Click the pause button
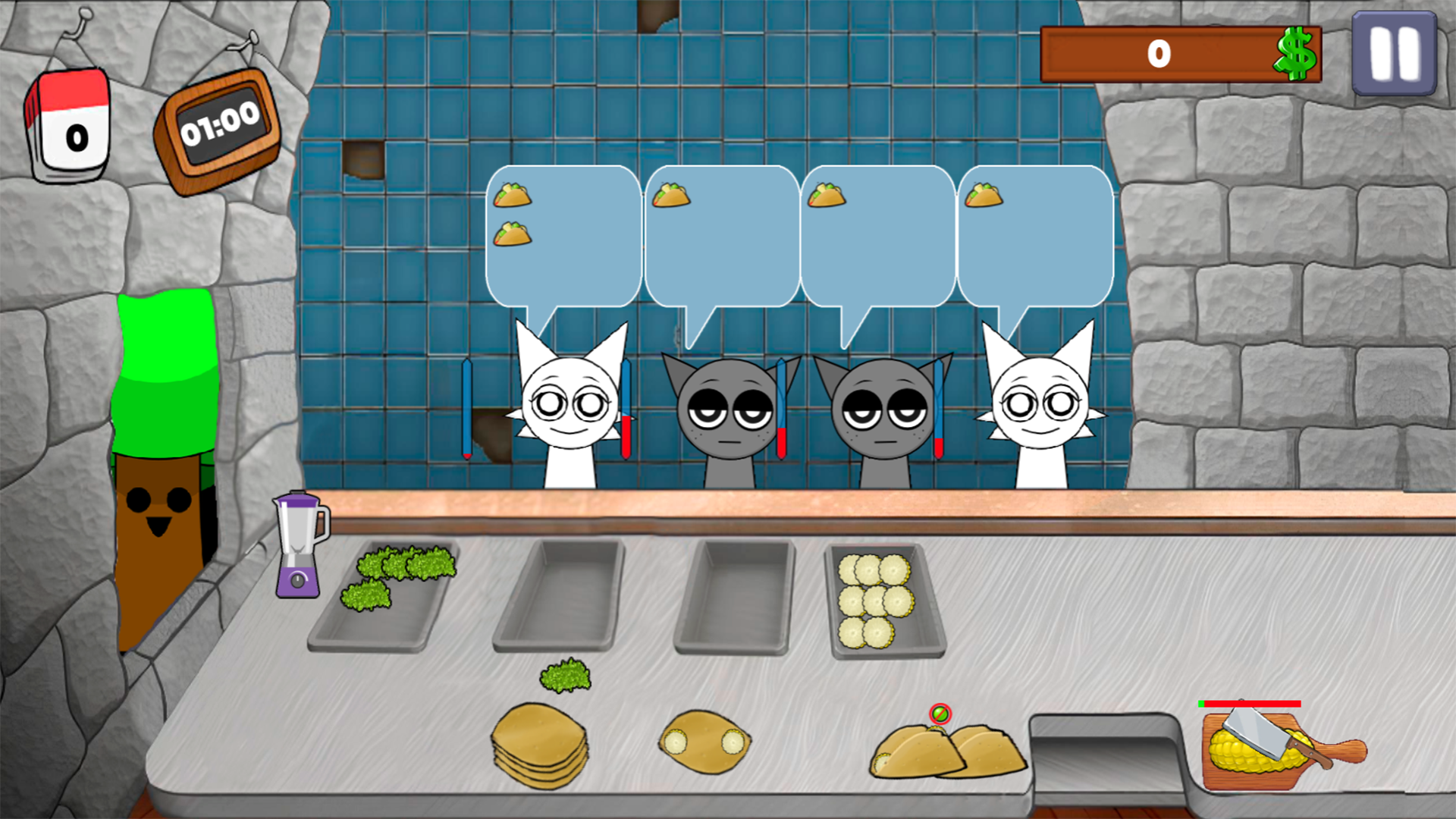 [1395, 54]
